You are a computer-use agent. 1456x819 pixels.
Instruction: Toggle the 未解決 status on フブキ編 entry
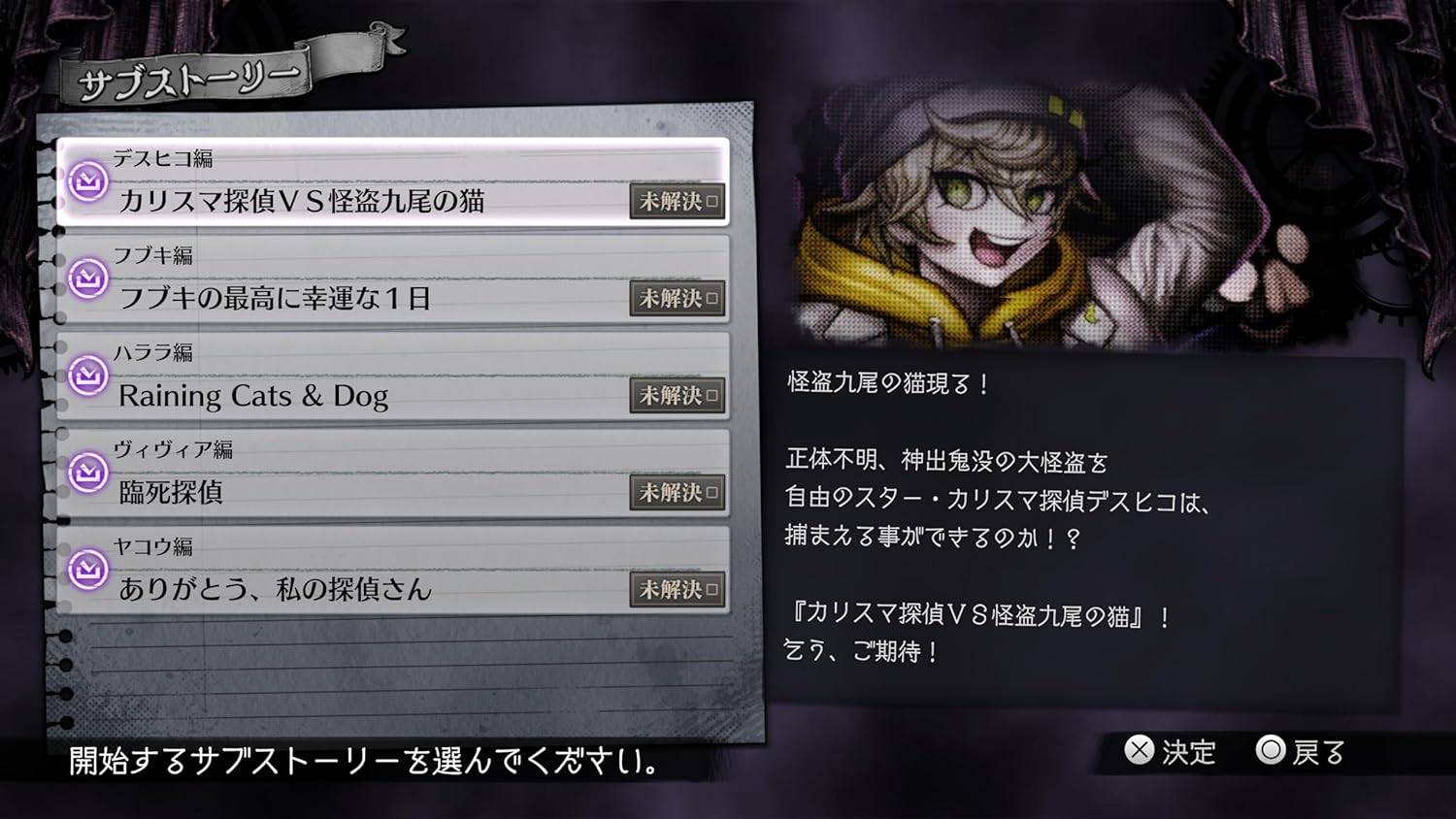pos(678,299)
